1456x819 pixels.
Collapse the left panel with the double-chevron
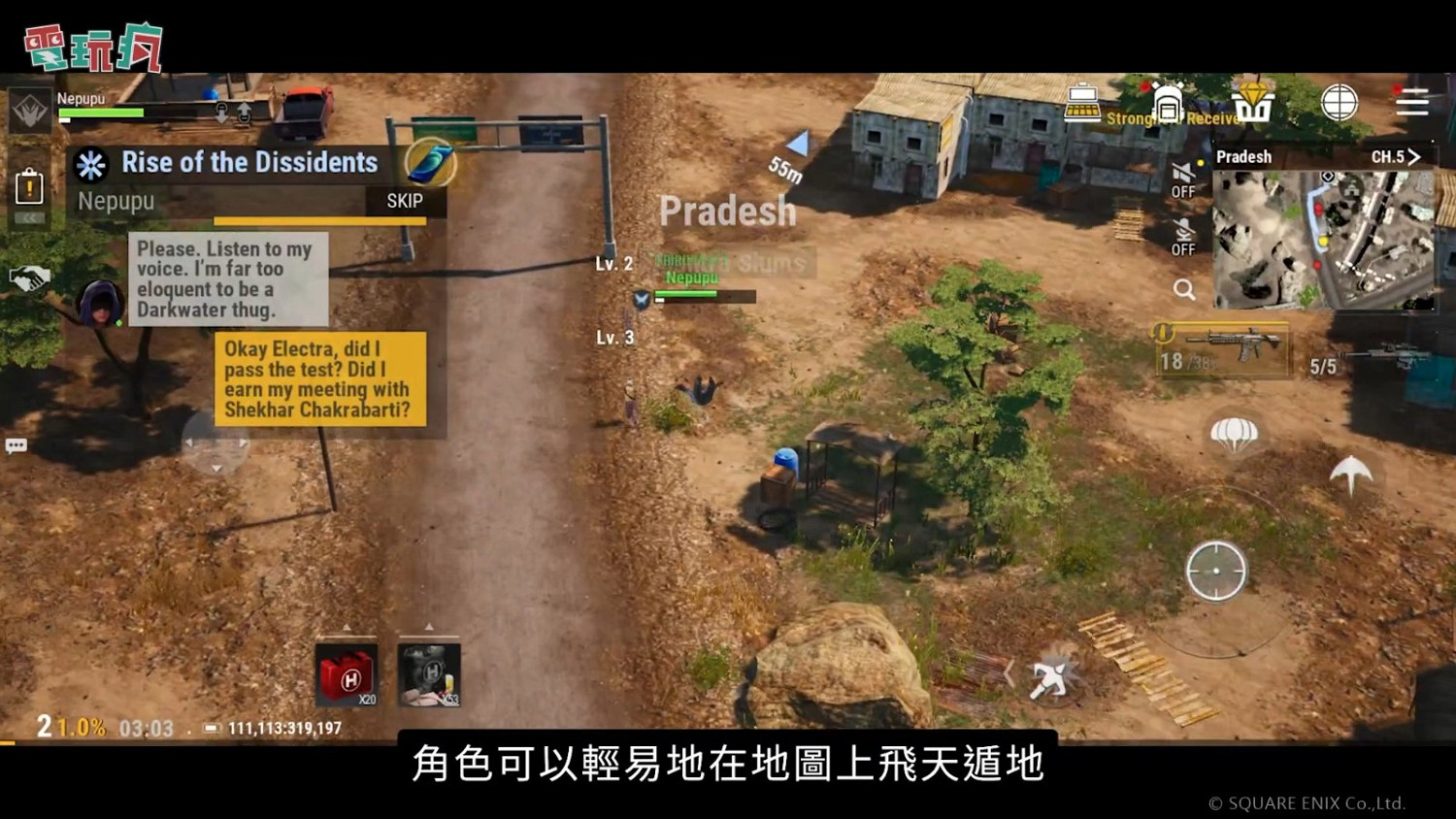(28, 218)
